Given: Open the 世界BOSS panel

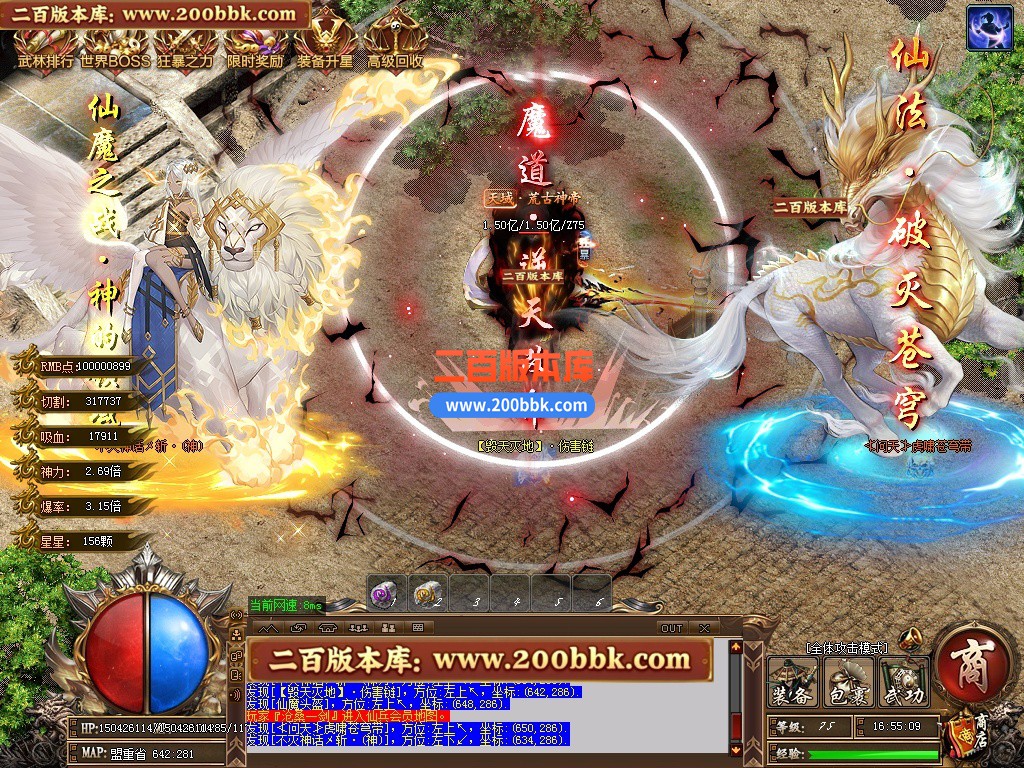Looking at the screenshot, I should click(115, 47).
